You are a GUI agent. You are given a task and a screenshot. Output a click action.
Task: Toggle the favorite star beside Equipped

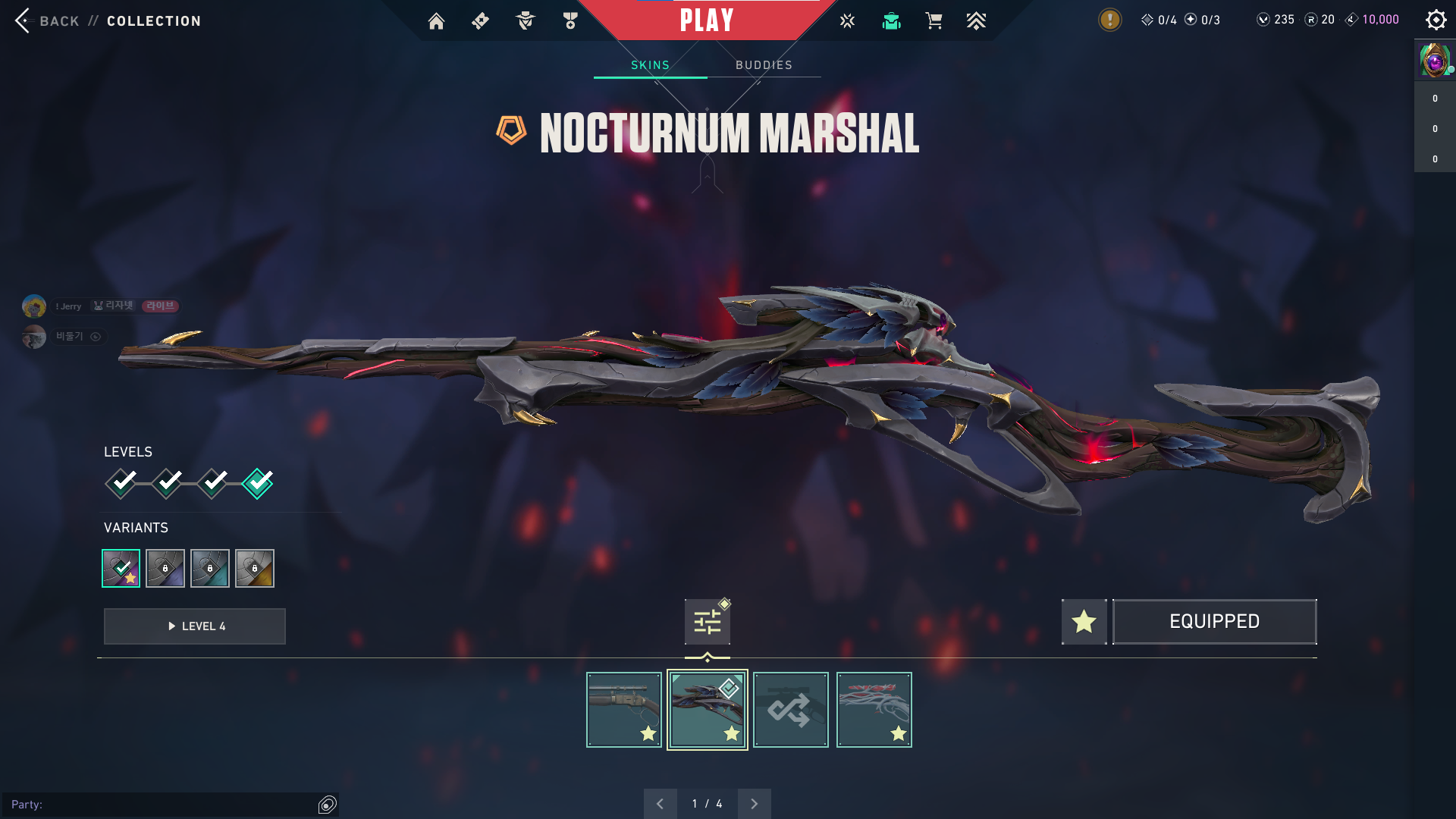tap(1084, 622)
